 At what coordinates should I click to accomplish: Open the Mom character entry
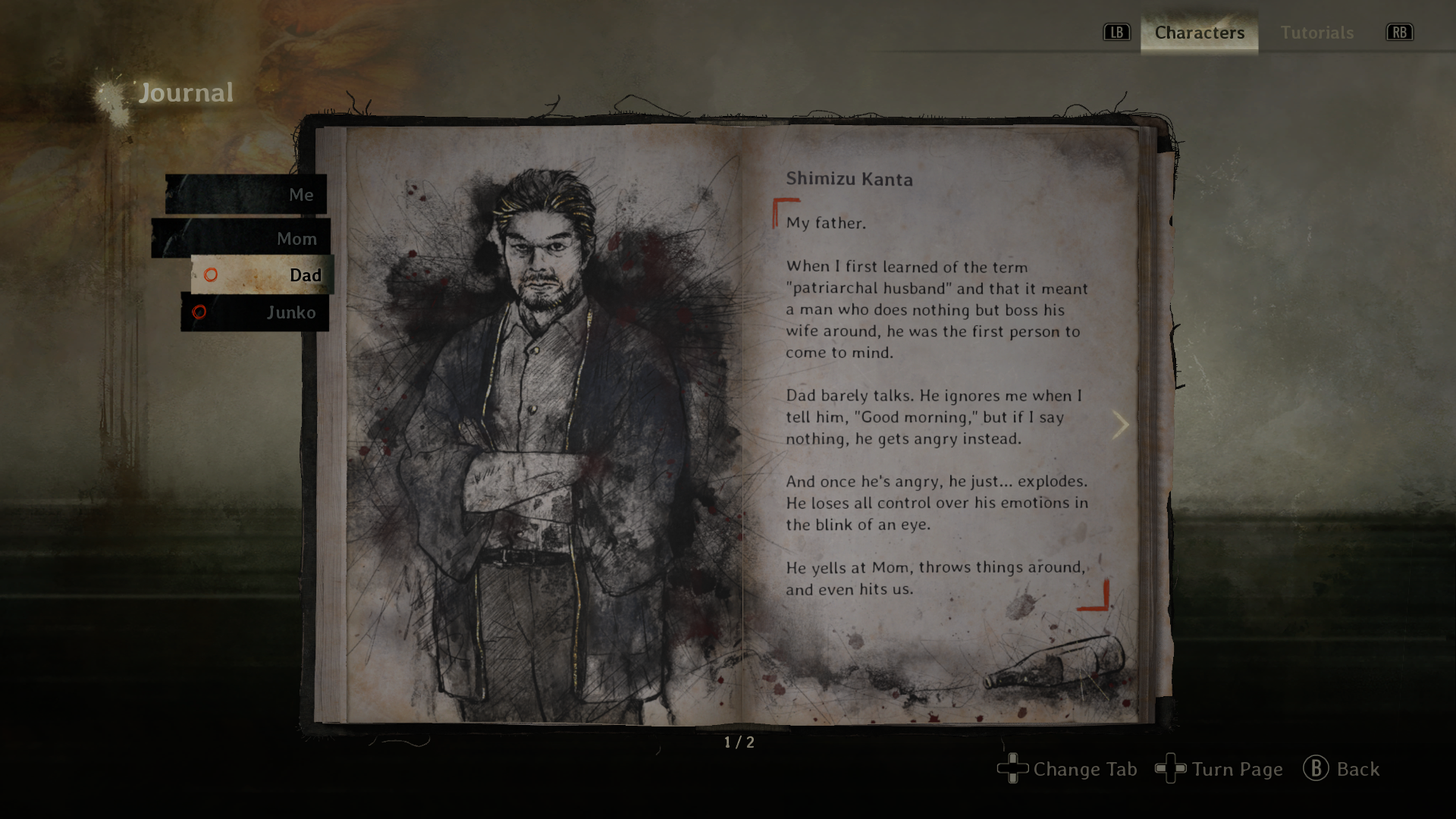point(241,239)
